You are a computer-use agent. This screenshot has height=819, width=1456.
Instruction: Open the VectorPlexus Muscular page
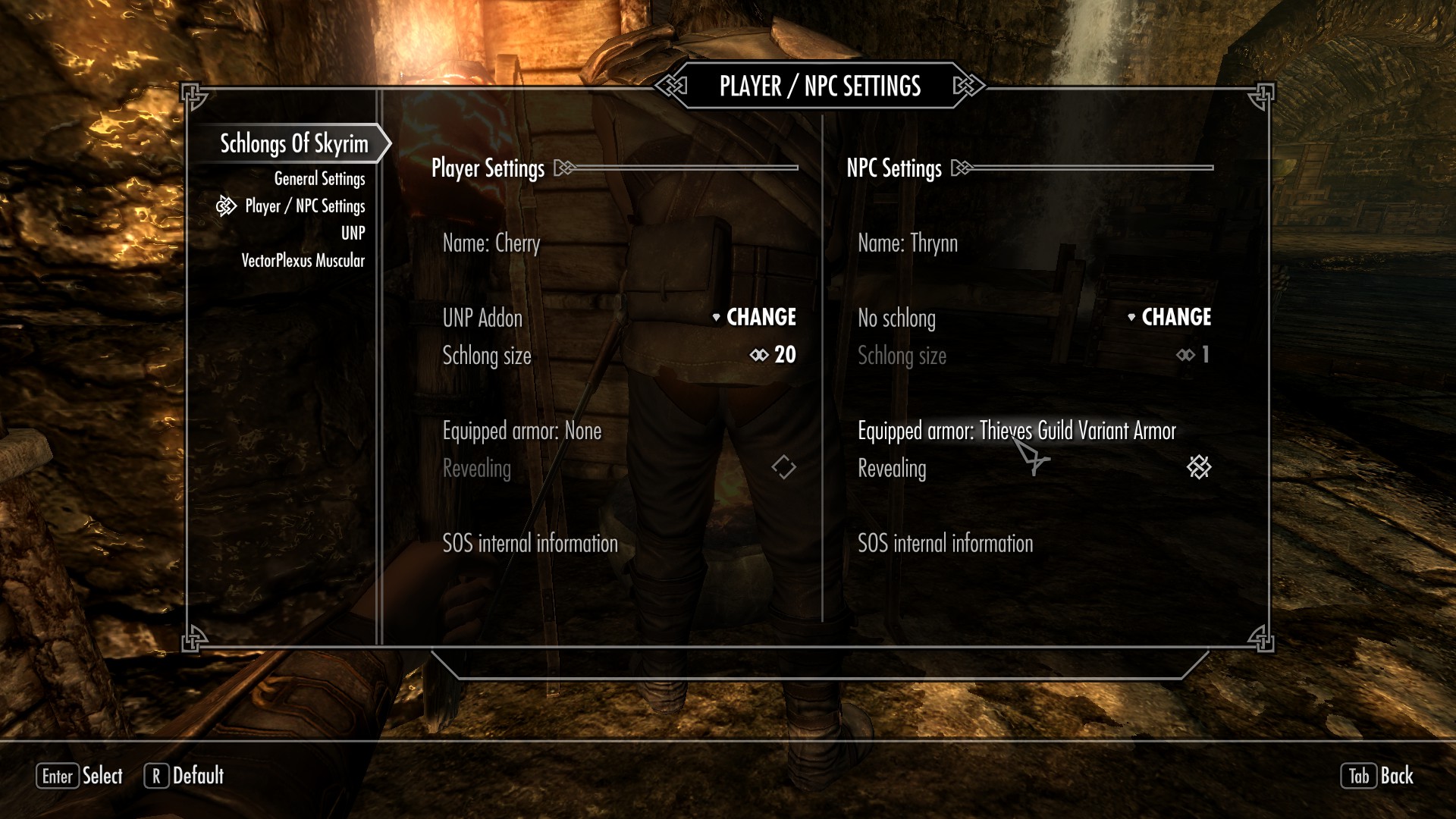click(302, 259)
